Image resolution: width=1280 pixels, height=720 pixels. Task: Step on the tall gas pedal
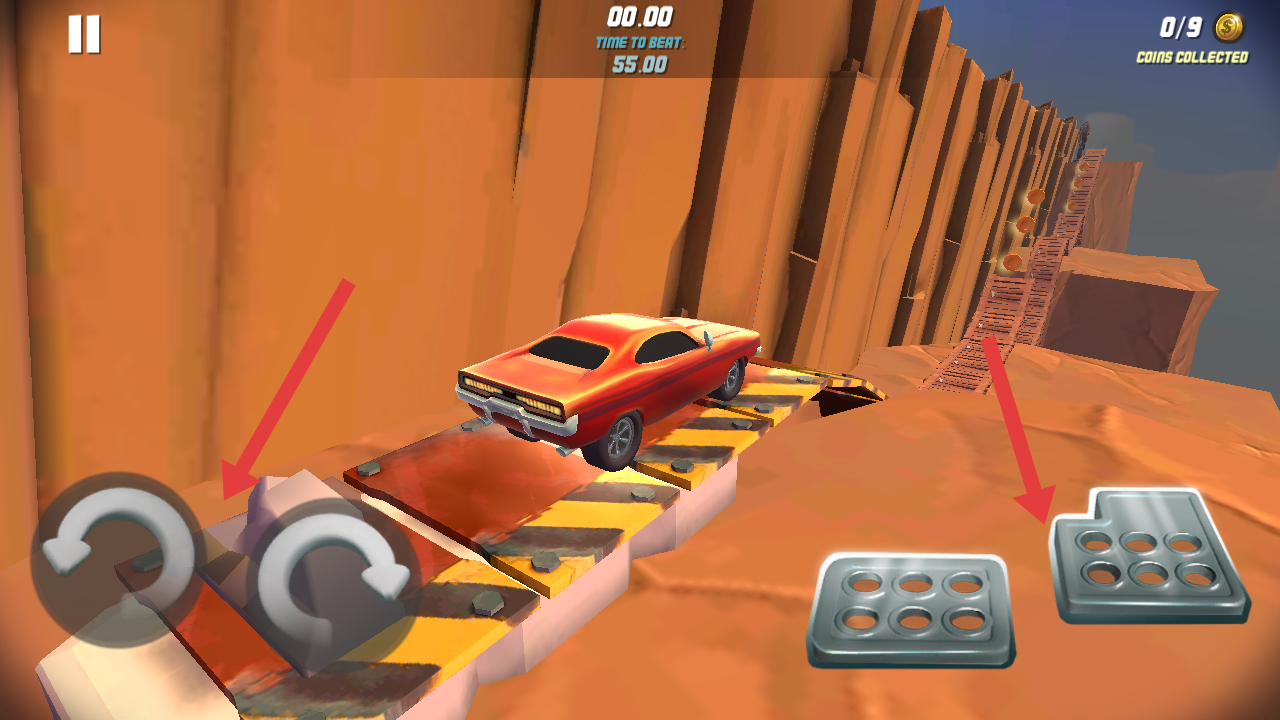pyautogui.click(x=1148, y=556)
